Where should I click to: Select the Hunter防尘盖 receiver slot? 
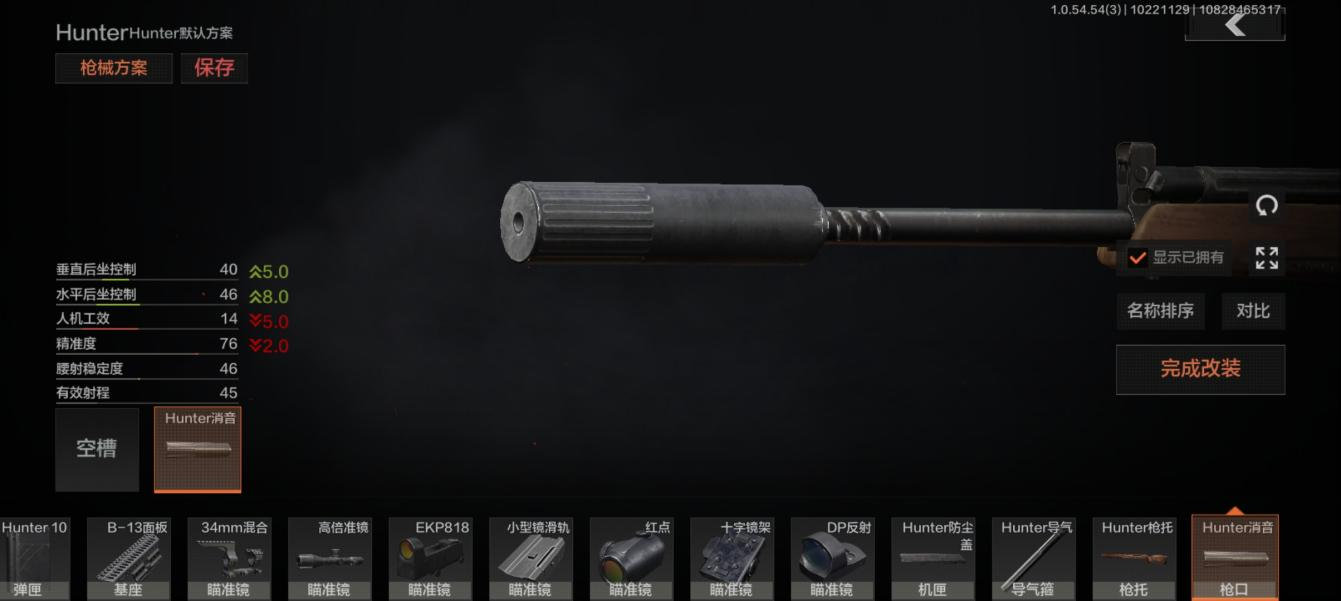click(932, 558)
